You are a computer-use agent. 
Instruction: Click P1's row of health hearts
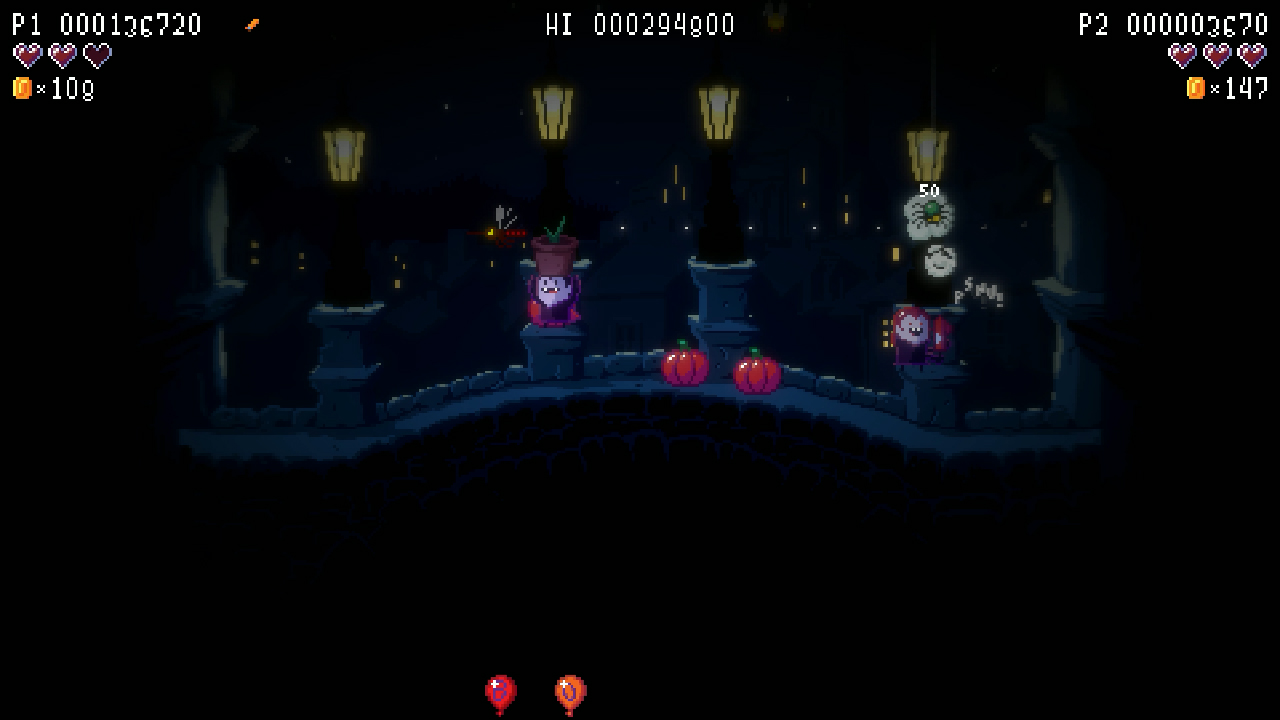[61, 56]
